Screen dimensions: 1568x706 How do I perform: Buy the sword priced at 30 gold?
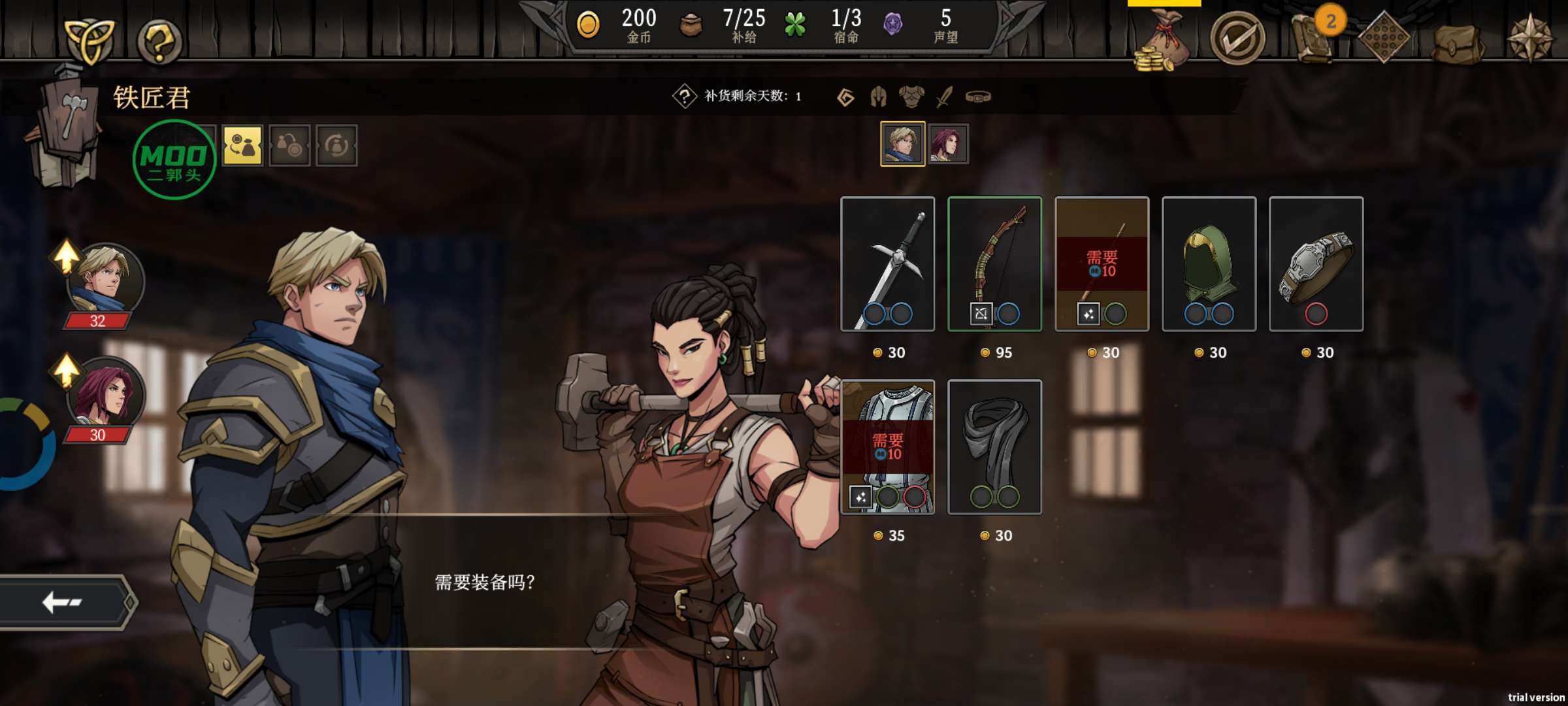pyautogui.click(x=887, y=263)
